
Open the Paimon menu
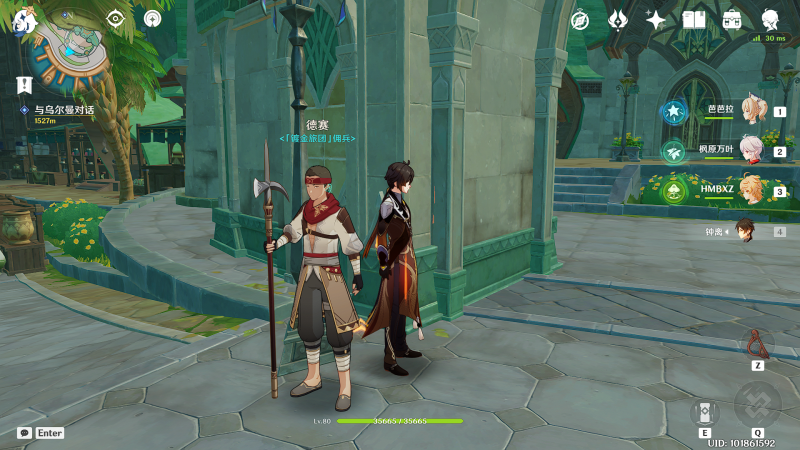coord(25,20)
